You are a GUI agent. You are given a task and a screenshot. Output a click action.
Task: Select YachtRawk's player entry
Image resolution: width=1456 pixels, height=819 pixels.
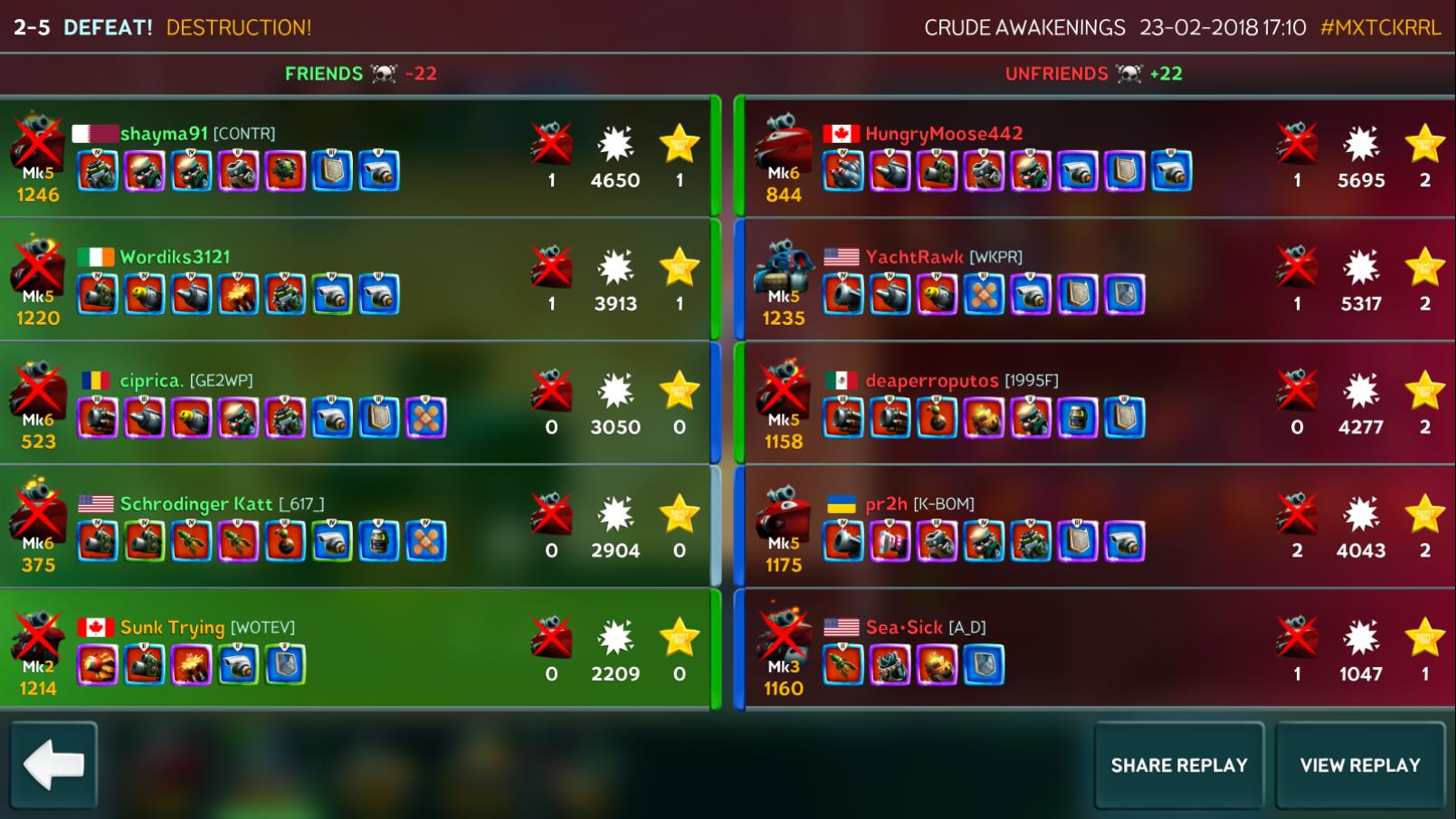[x=1095, y=281]
